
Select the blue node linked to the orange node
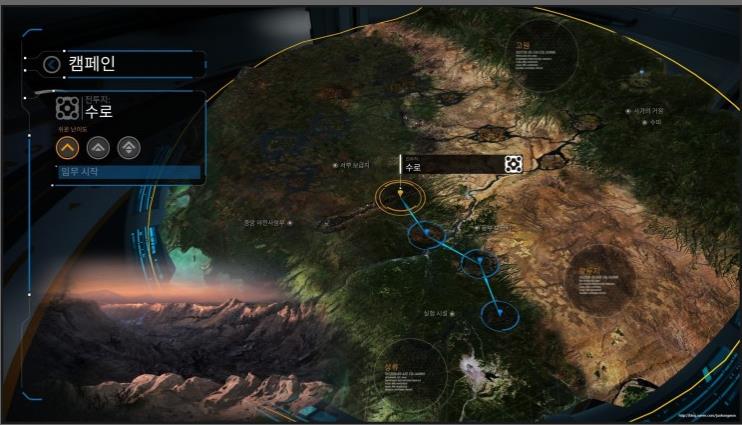(x=426, y=236)
